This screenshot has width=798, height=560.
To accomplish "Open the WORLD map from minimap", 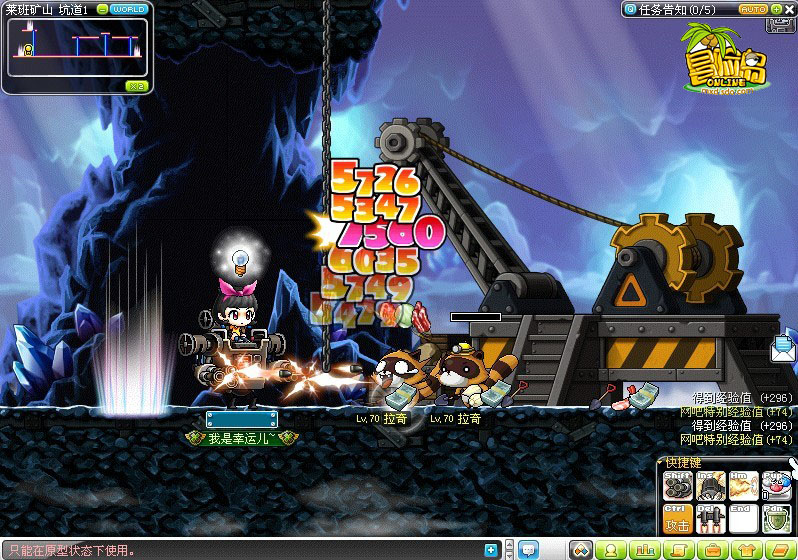I will (x=129, y=9).
